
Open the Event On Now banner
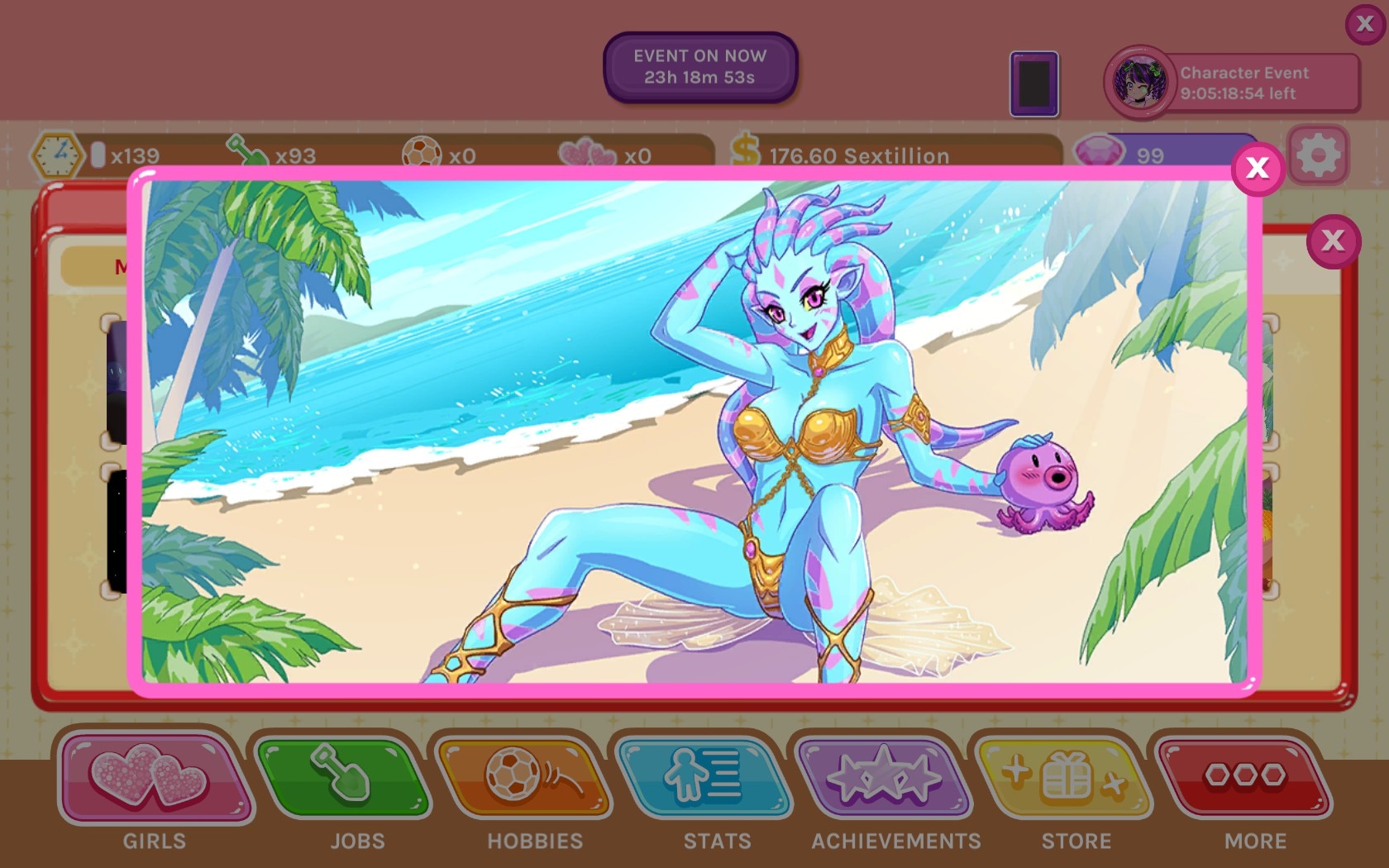click(x=699, y=67)
